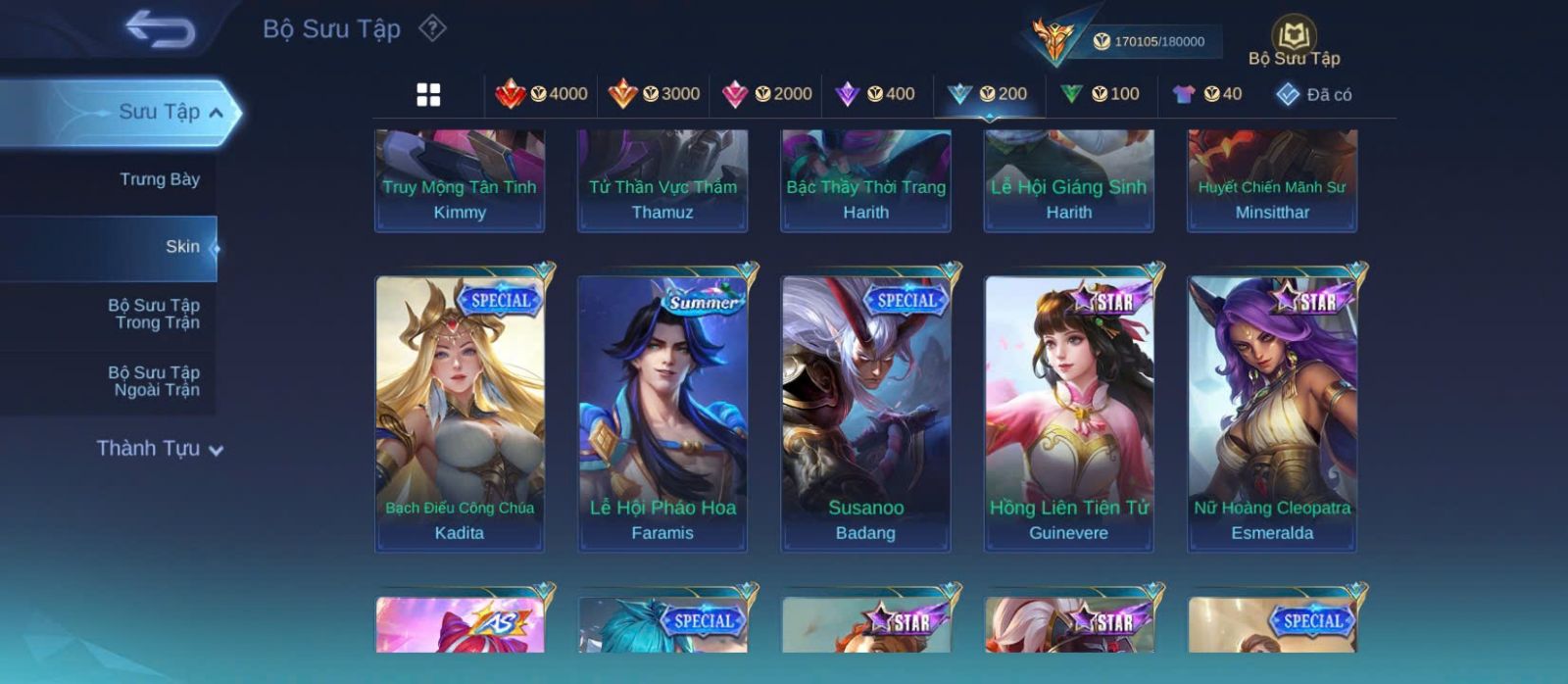
Task: Filter skins by 4000 point tier
Action: [x=542, y=94]
